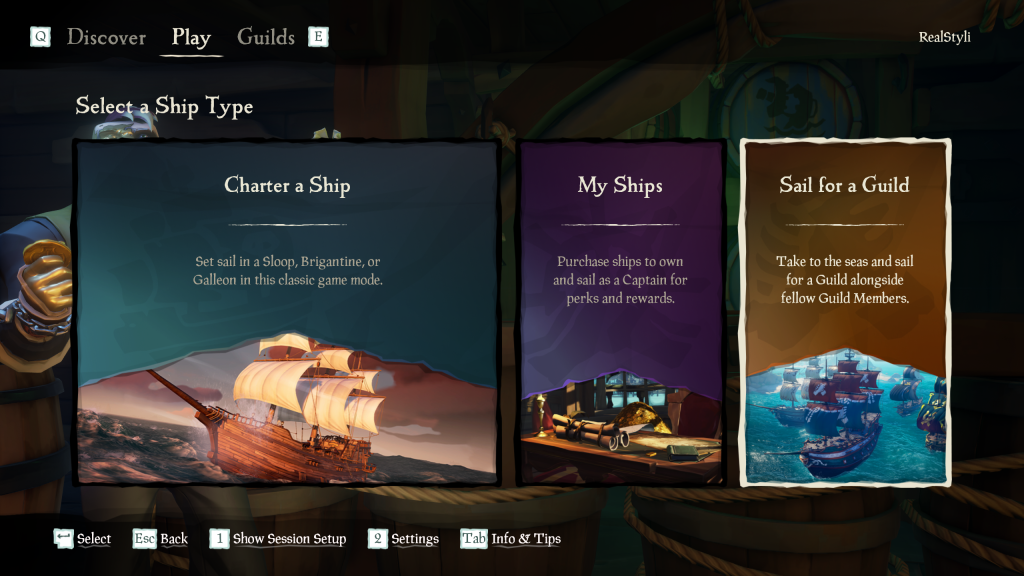The image size is (1024, 576).
Task: Click the Back option in footer
Action: point(173,539)
